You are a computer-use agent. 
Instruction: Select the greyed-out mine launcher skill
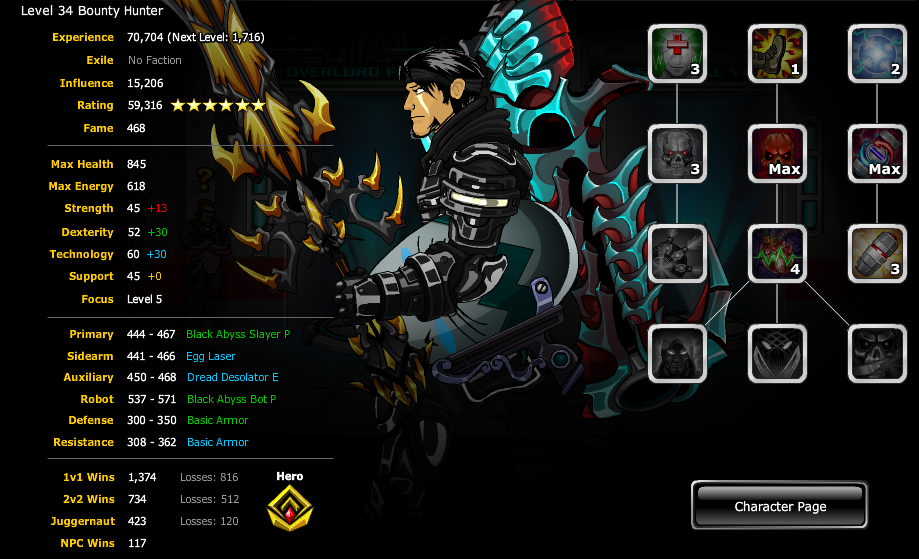(x=678, y=253)
